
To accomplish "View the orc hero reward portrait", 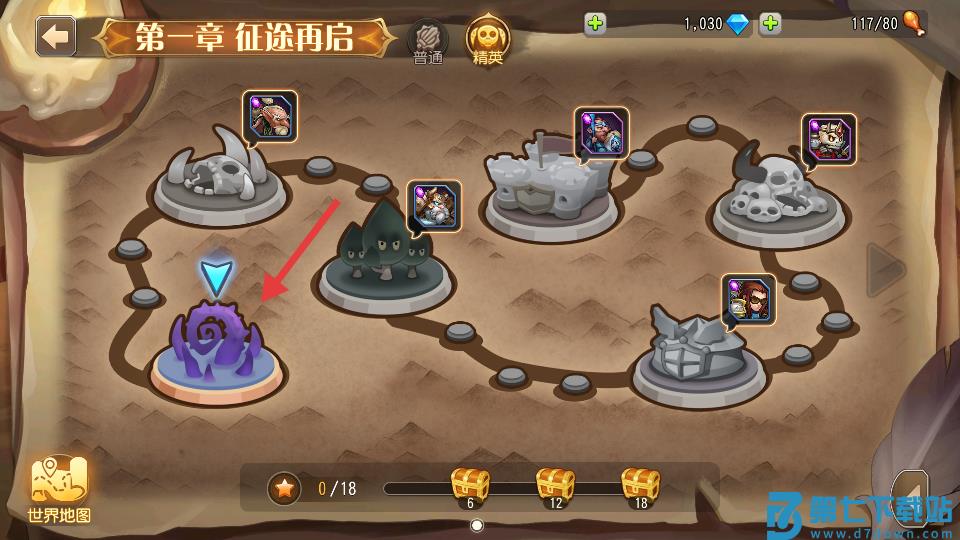I will (270, 117).
